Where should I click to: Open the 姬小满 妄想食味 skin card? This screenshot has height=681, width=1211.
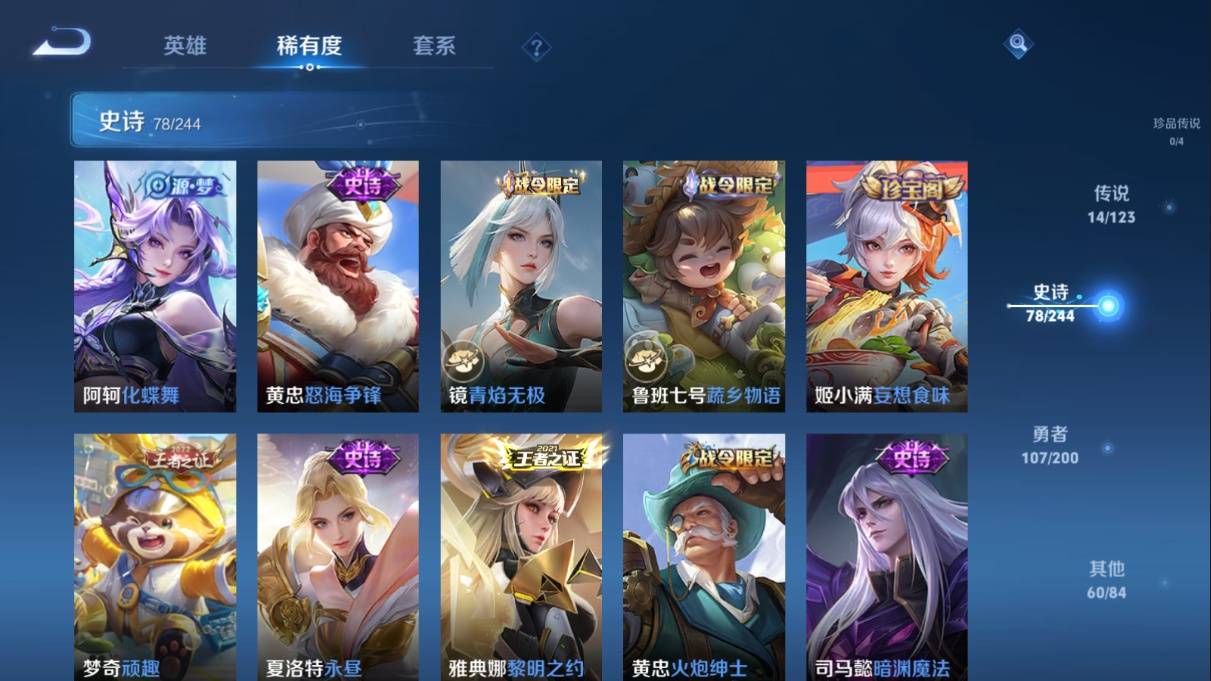click(x=887, y=286)
